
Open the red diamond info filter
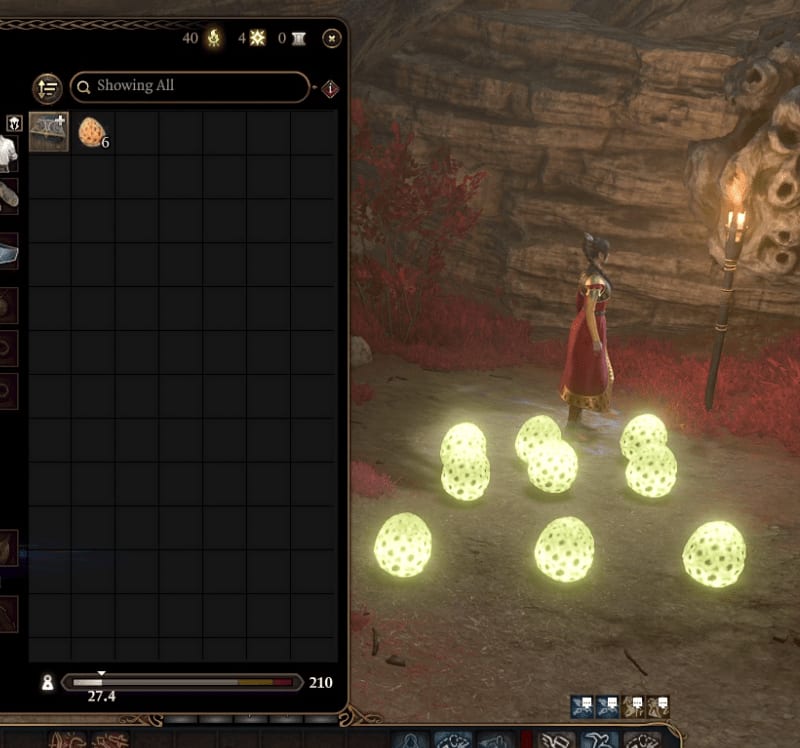pyautogui.click(x=330, y=89)
